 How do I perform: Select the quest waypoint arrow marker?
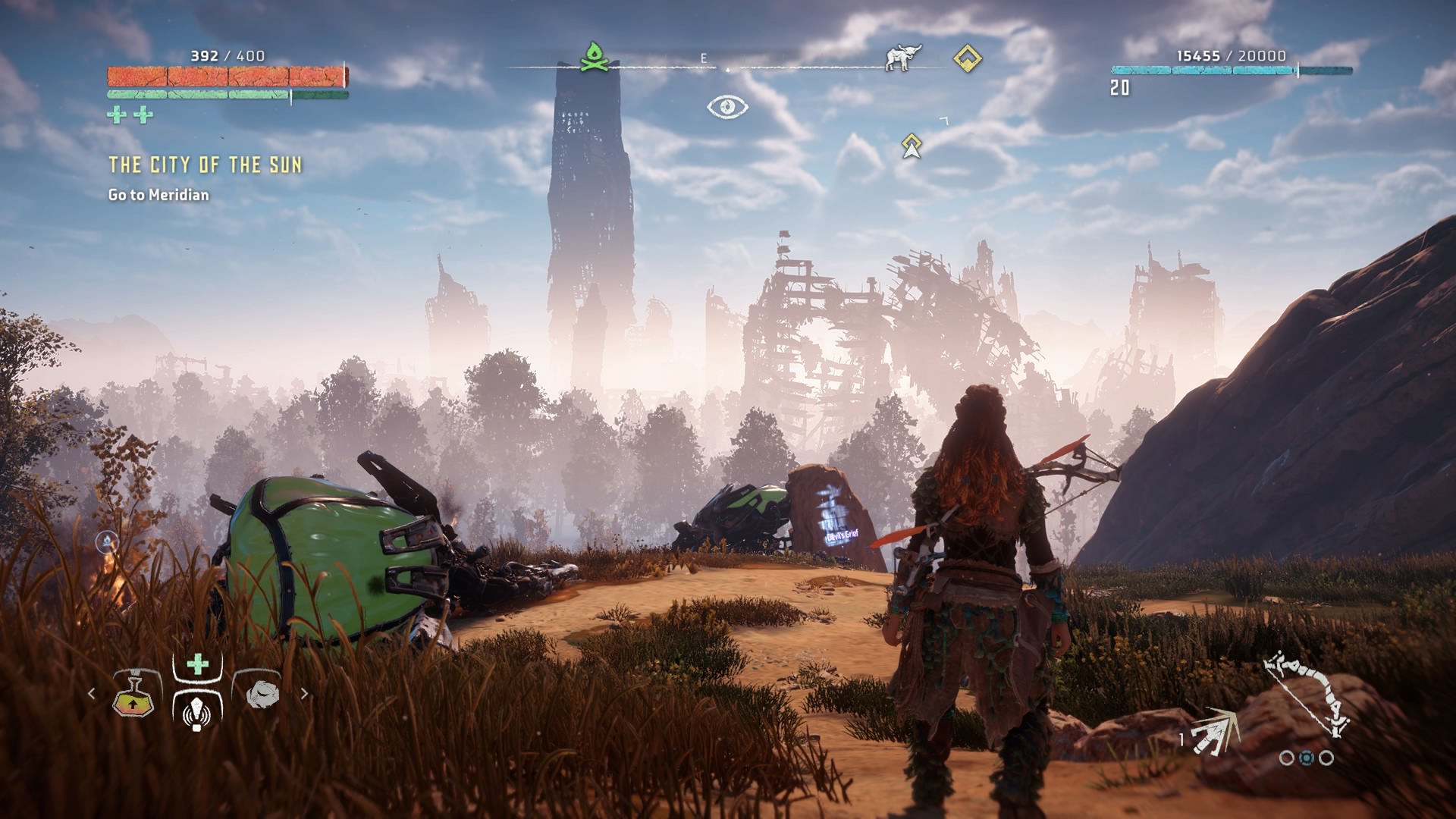point(912,146)
